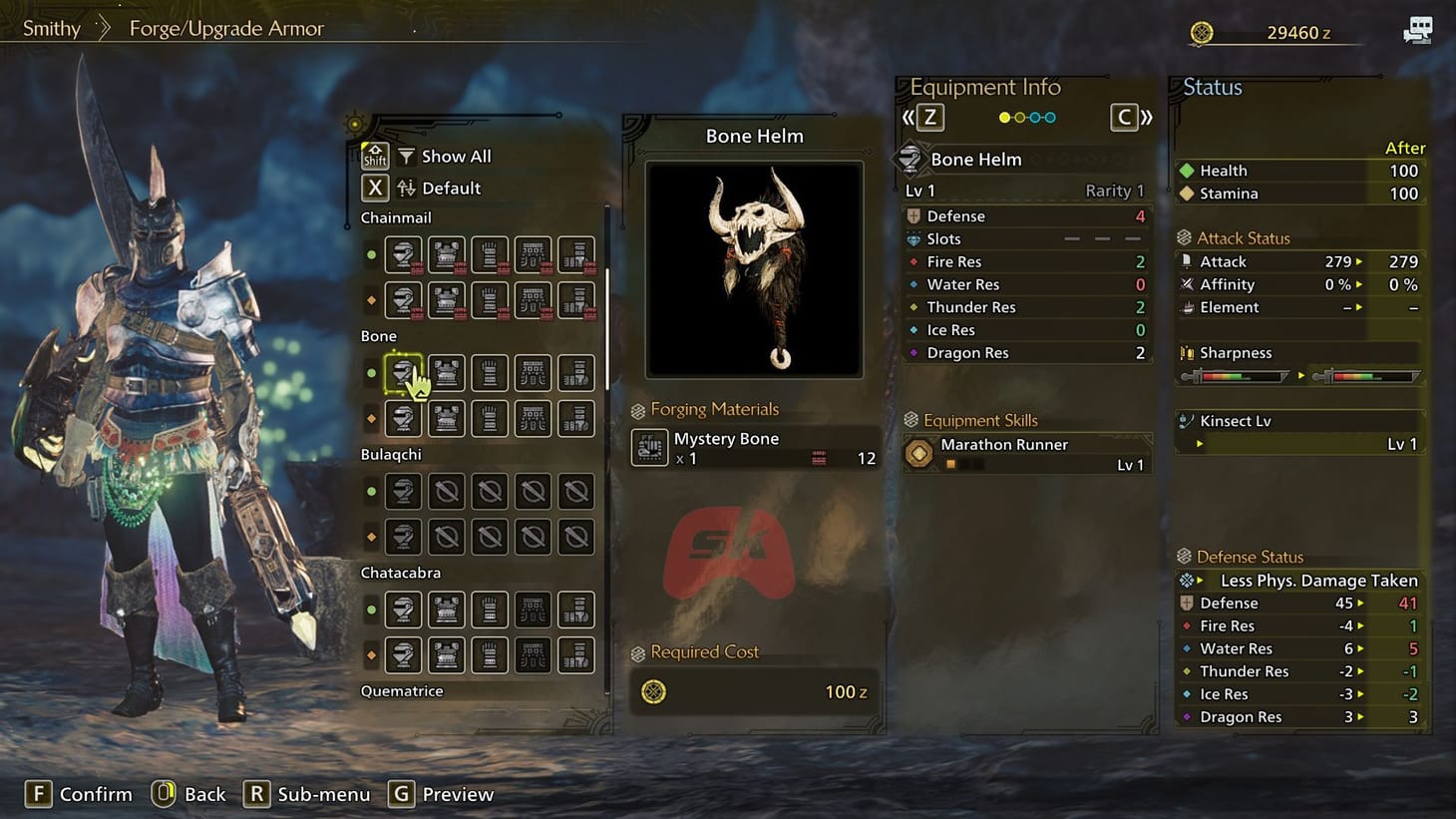Select the Forge/Upgrade Armor tab
This screenshot has width=1456, height=819.
pyautogui.click(x=225, y=28)
